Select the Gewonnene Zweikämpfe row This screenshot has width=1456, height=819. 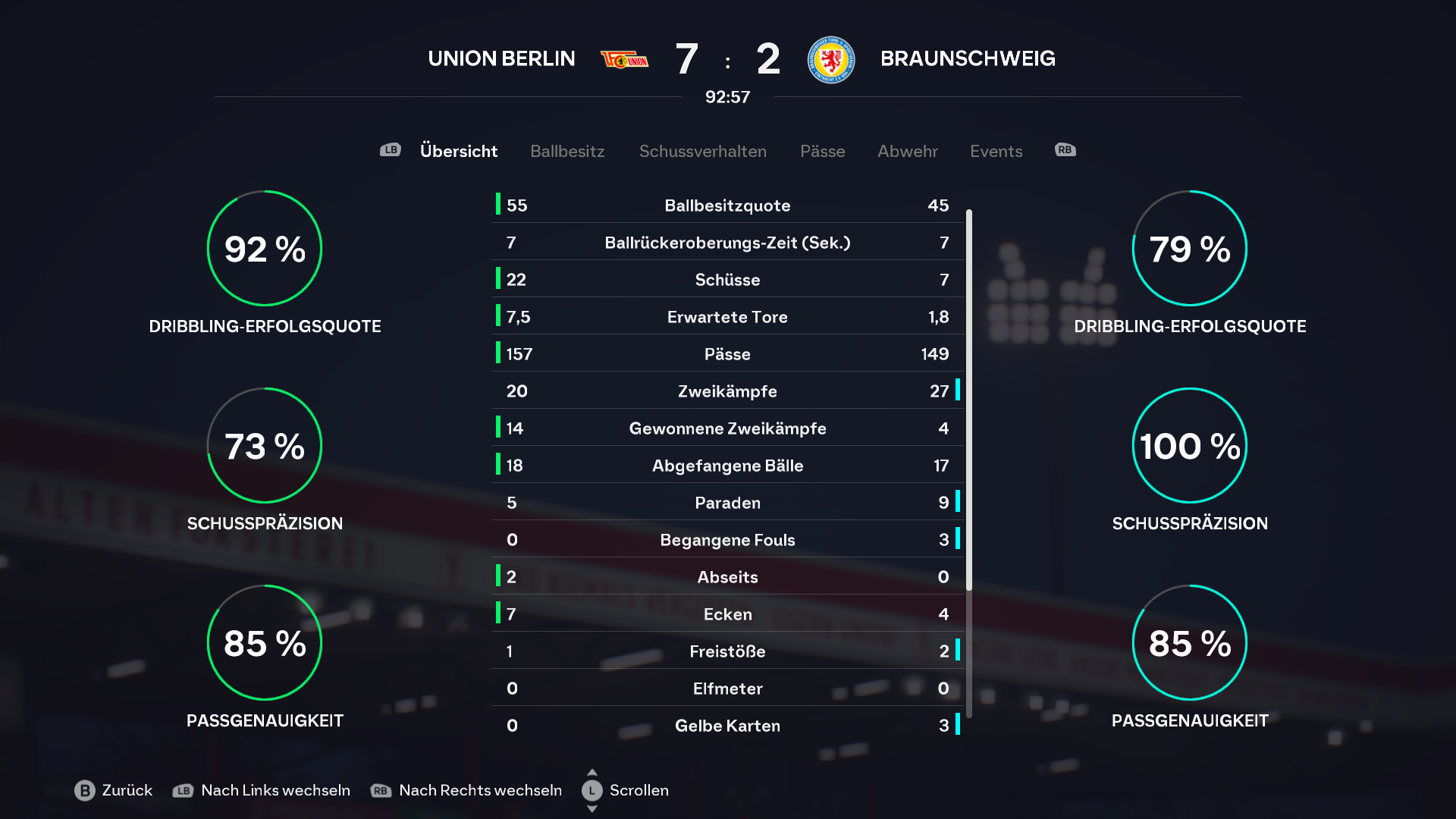(x=727, y=428)
